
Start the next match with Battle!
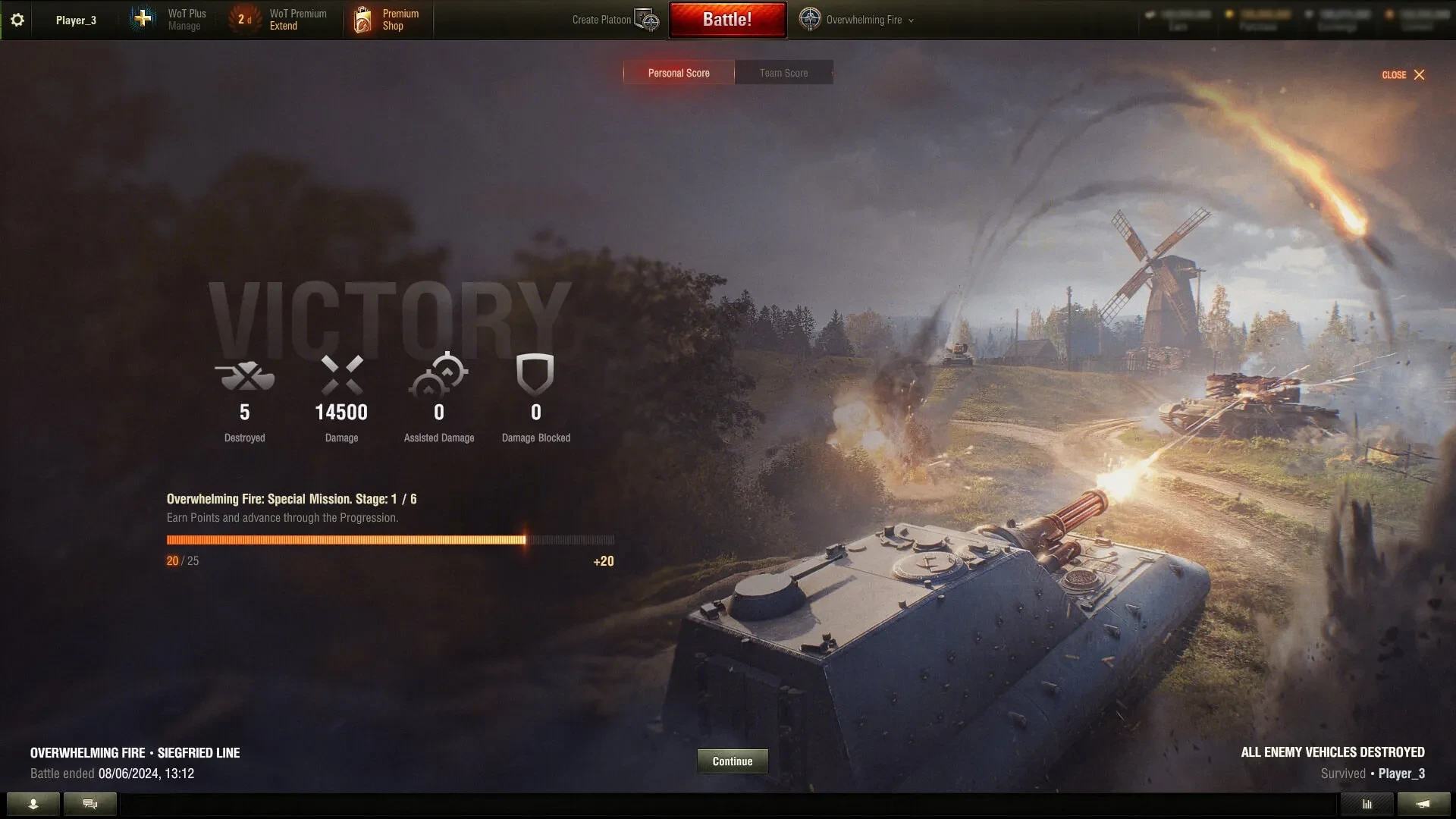[x=727, y=20]
